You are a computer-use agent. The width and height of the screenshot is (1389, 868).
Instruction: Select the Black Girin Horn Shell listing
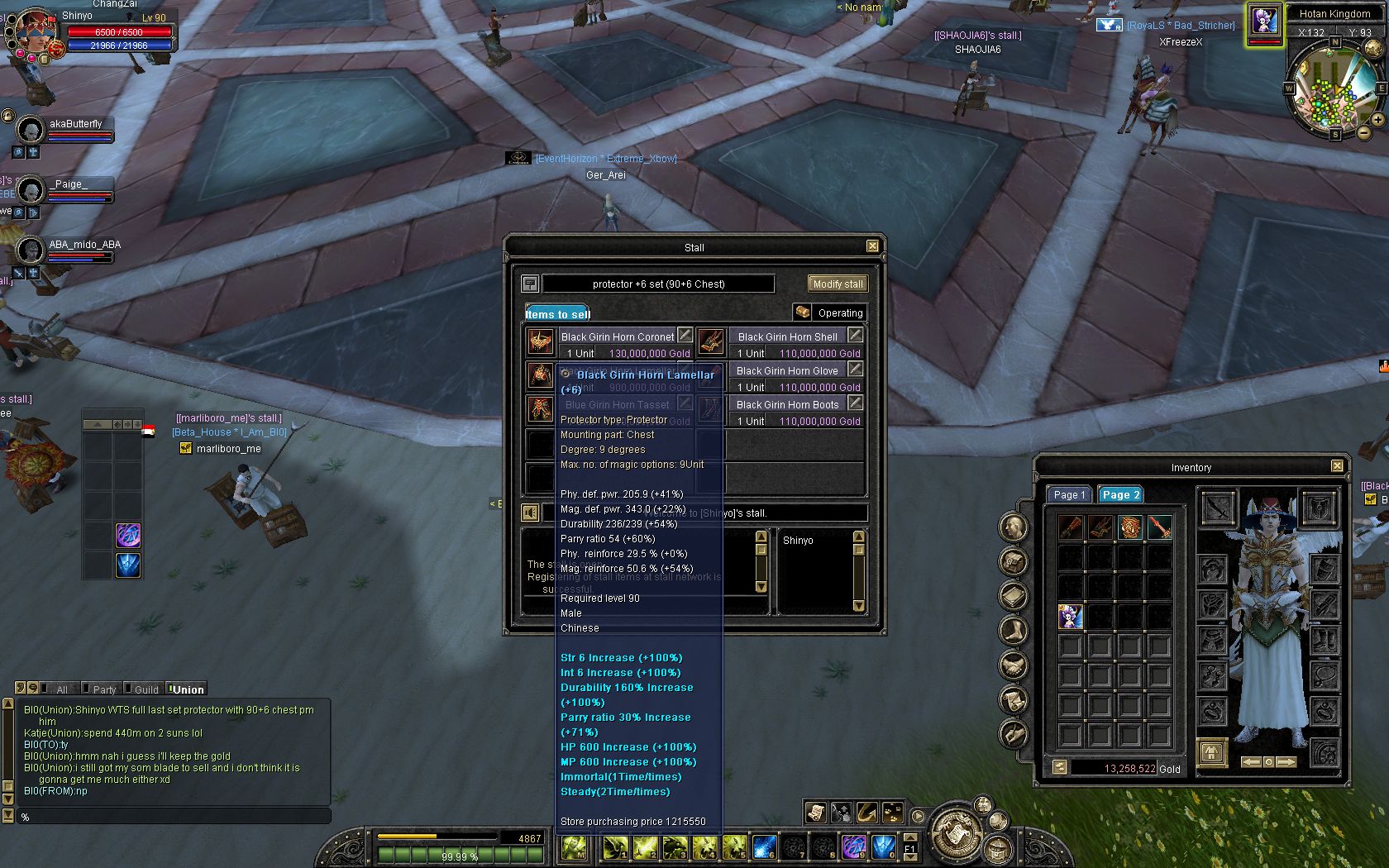pyautogui.click(x=787, y=336)
